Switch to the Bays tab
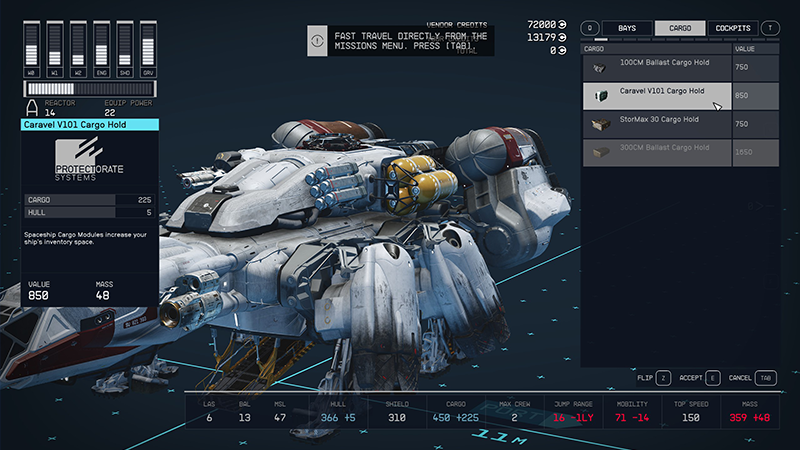This screenshot has height=450, width=800. click(x=627, y=28)
